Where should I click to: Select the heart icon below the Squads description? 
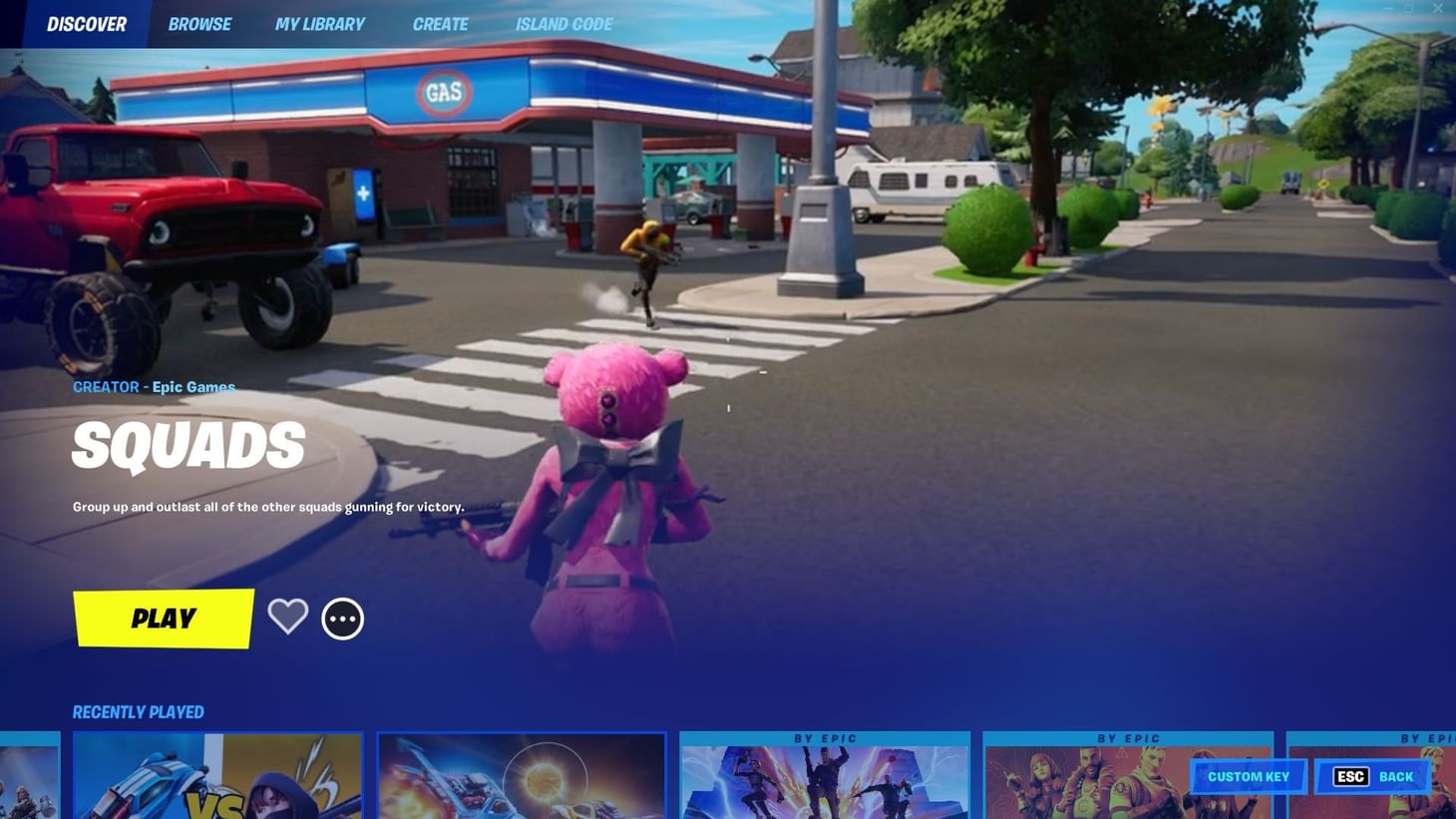coord(287,617)
